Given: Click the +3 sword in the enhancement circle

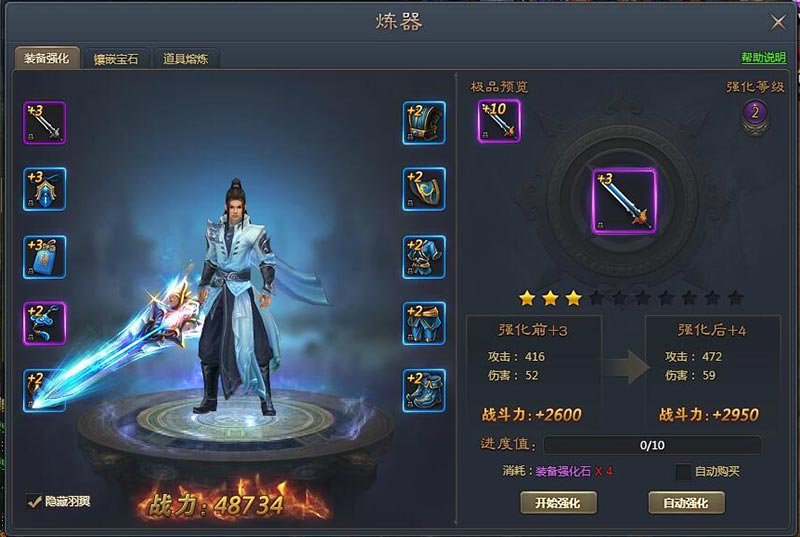Looking at the screenshot, I should [624, 200].
